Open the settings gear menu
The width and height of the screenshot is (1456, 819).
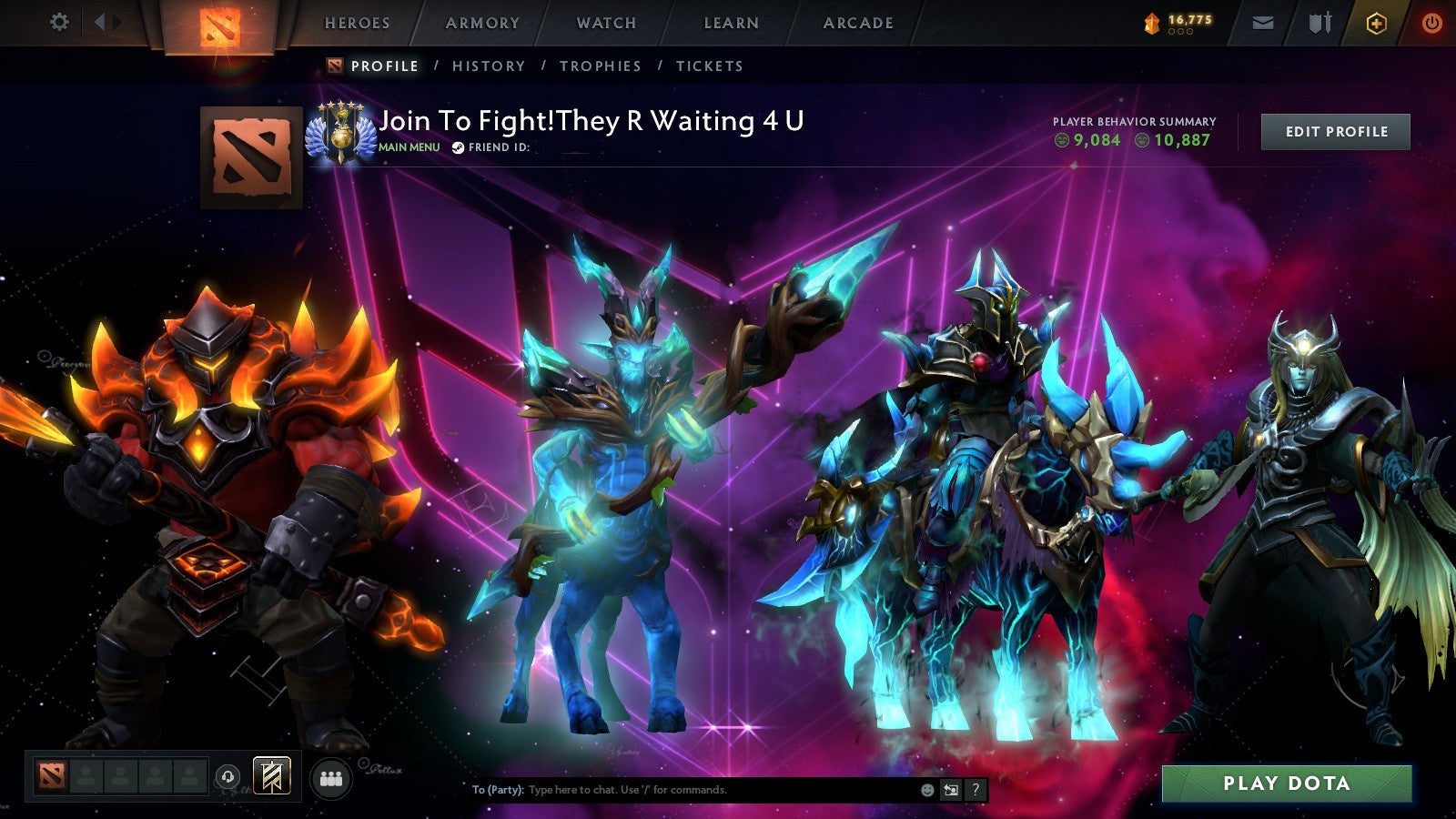[60, 22]
